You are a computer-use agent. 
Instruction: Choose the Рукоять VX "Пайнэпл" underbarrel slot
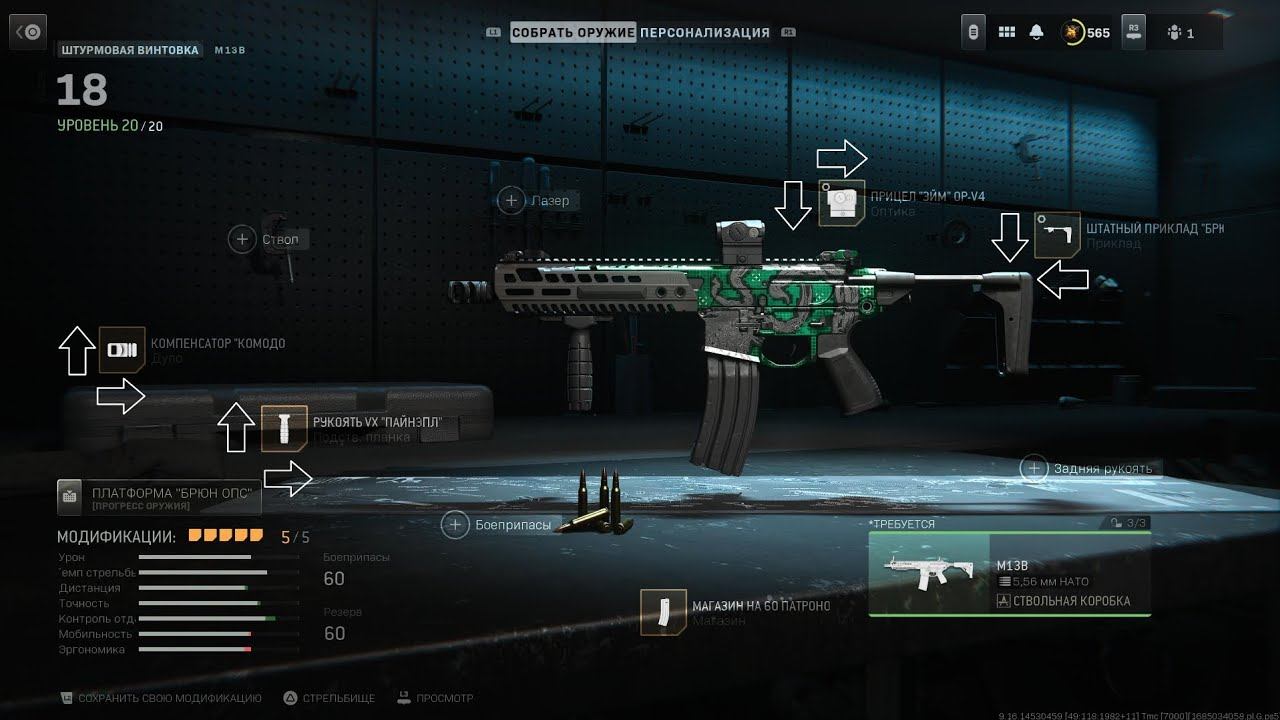(284, 428)
